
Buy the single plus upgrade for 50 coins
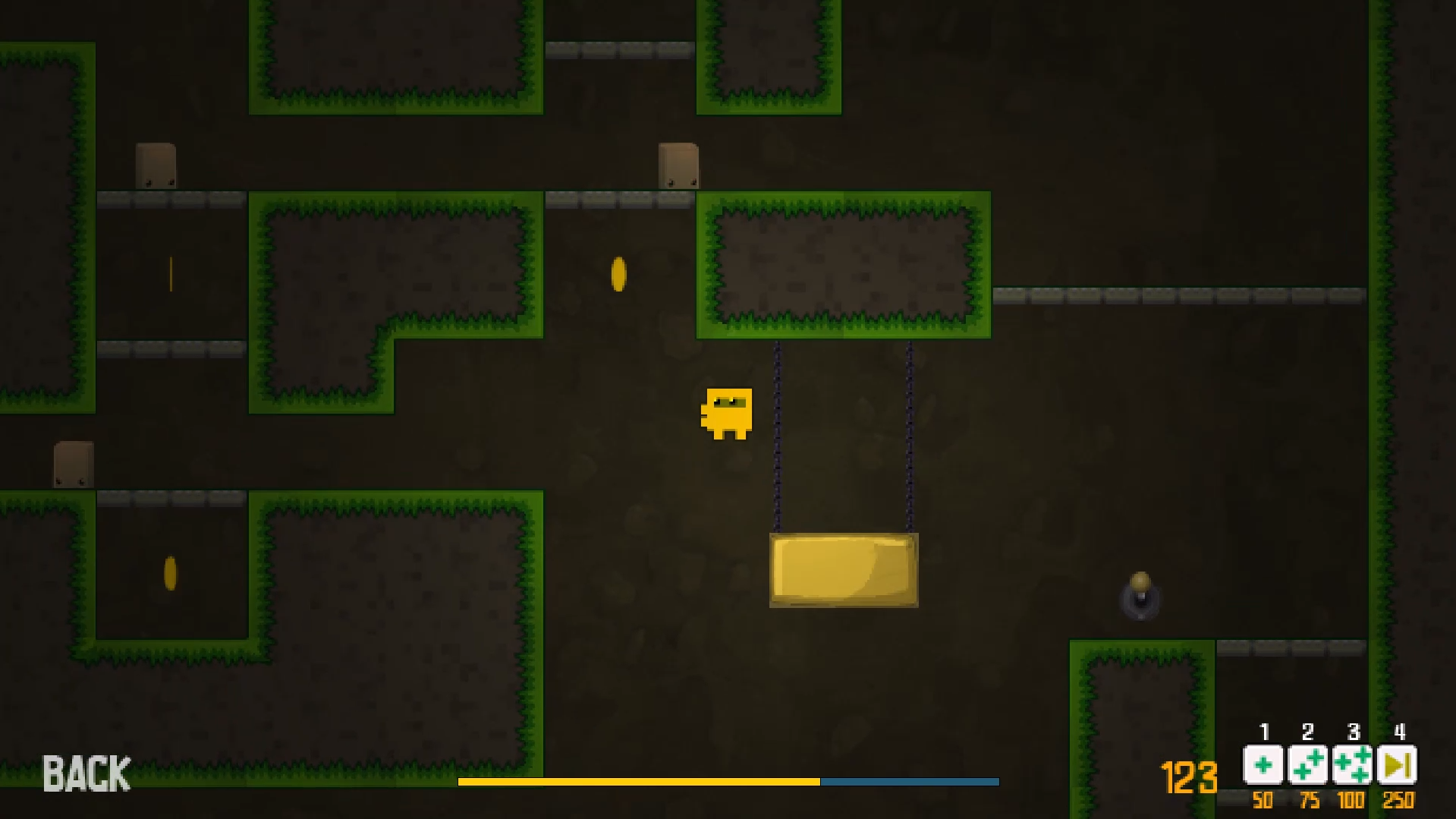[x=1264, y=766]
